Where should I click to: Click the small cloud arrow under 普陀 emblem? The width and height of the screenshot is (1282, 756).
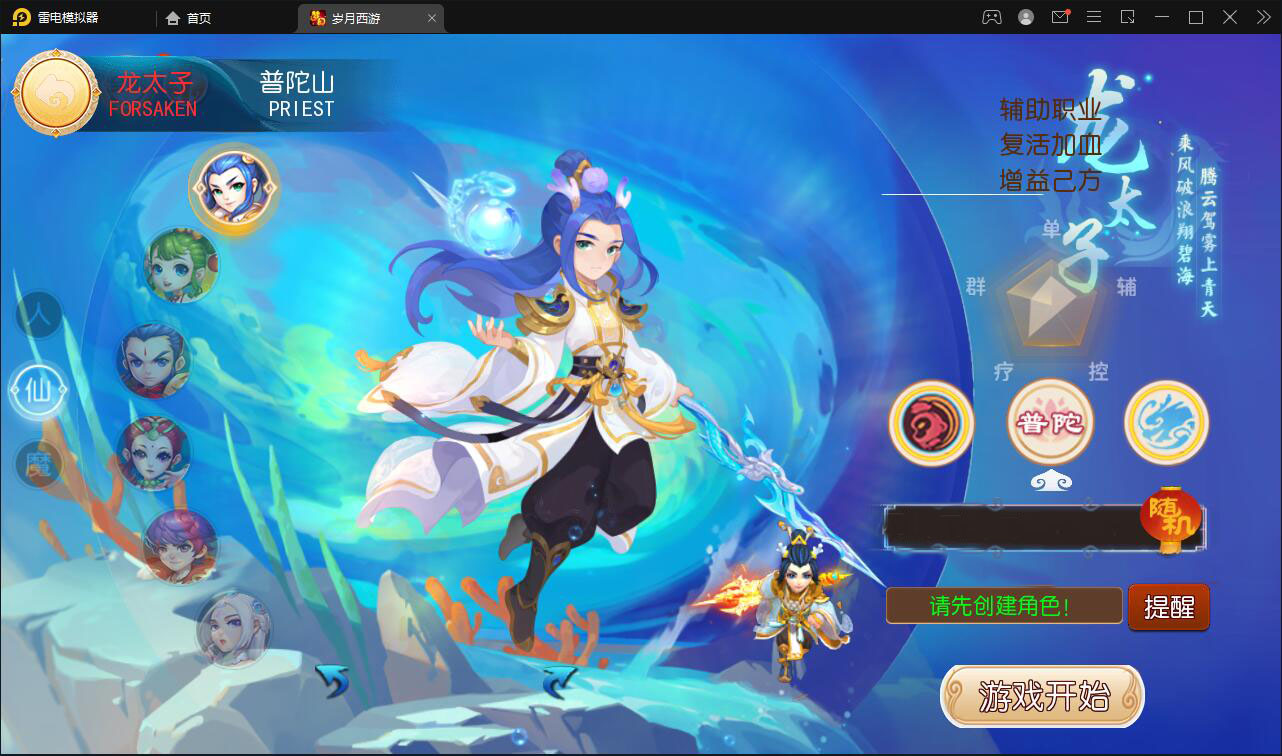tap(1050, 480)
